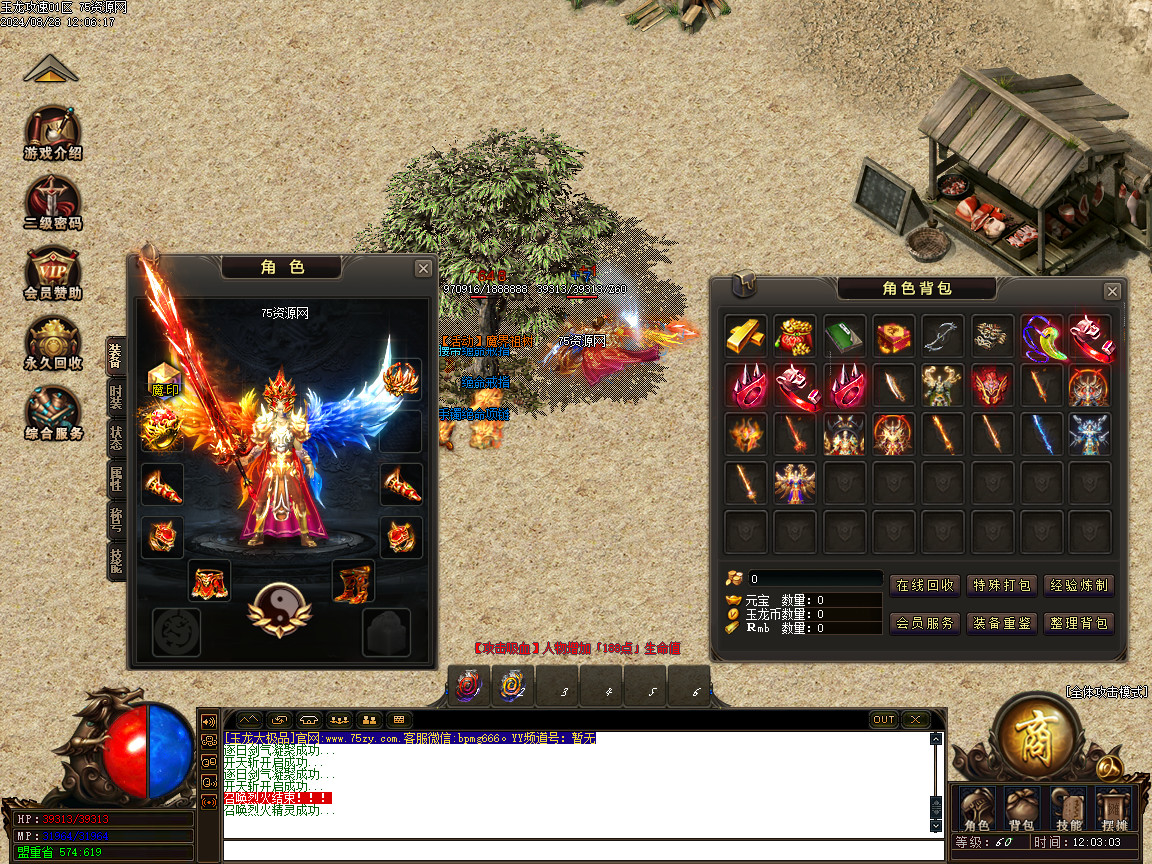This screenshot has height=864, width=1152.
Task: Close the 角色背包 inventory panel
Action: click(1112, 291)
